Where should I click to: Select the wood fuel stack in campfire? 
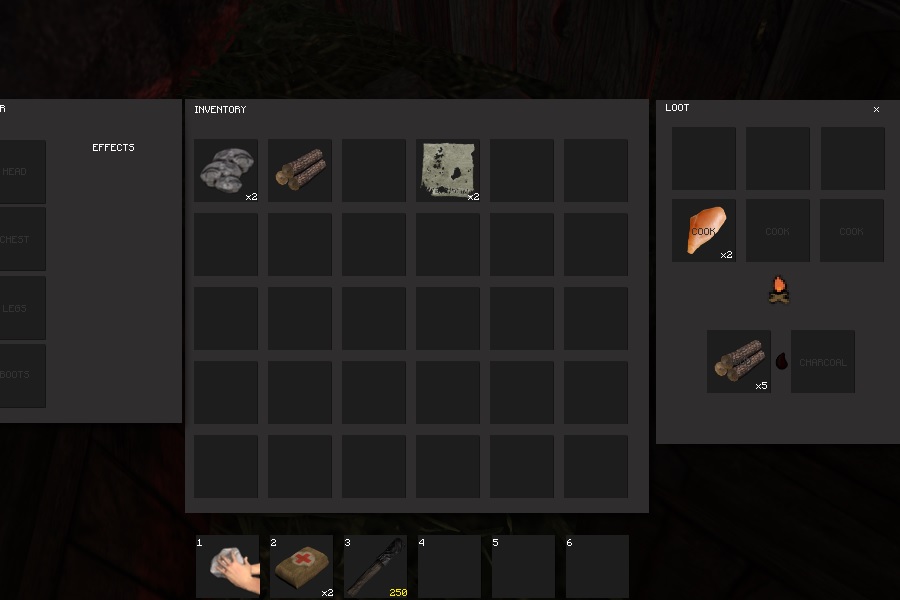point(739,362)
